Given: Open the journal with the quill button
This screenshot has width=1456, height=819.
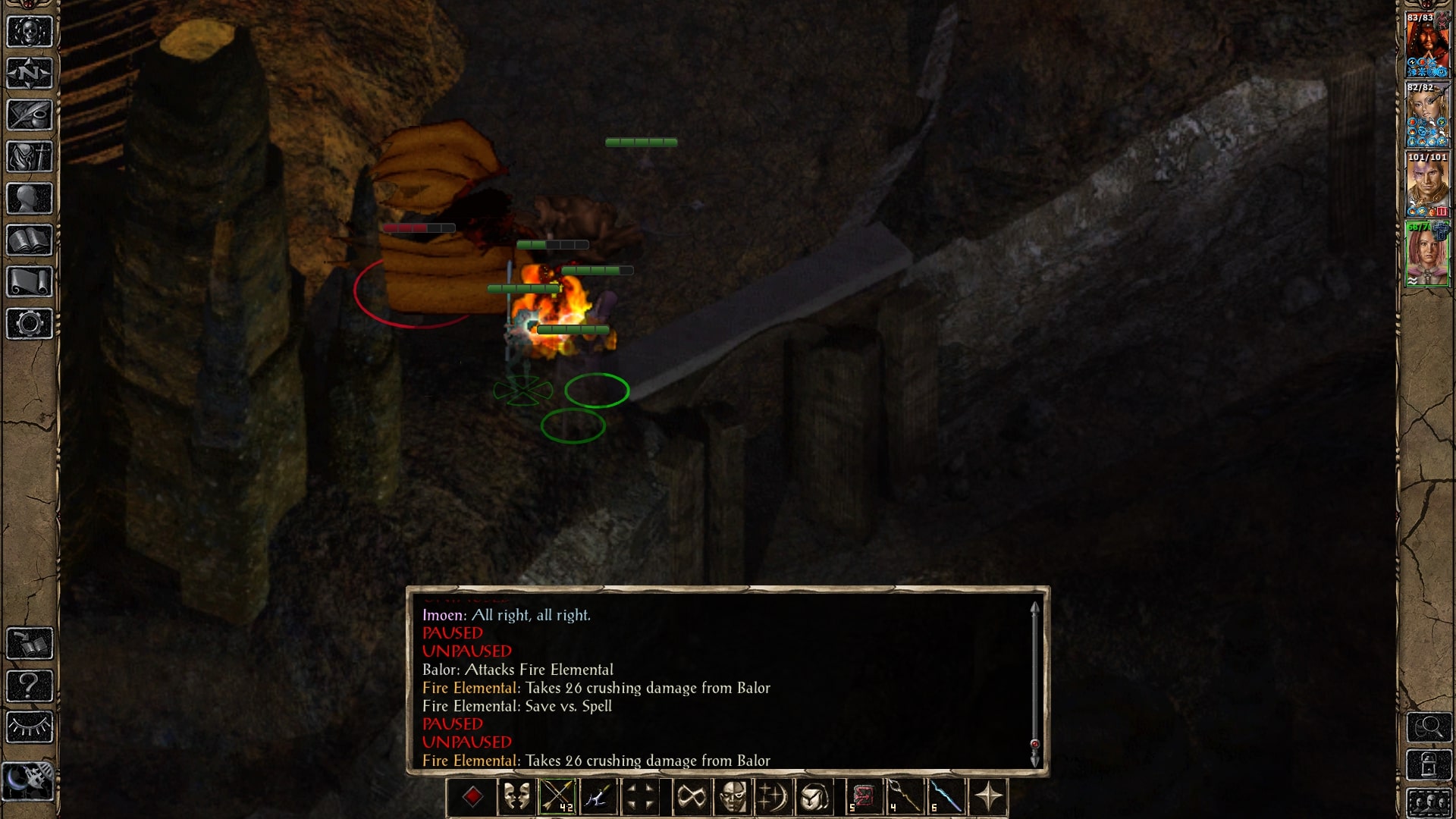Looking at the screenshot, I should tap(30, 115).
